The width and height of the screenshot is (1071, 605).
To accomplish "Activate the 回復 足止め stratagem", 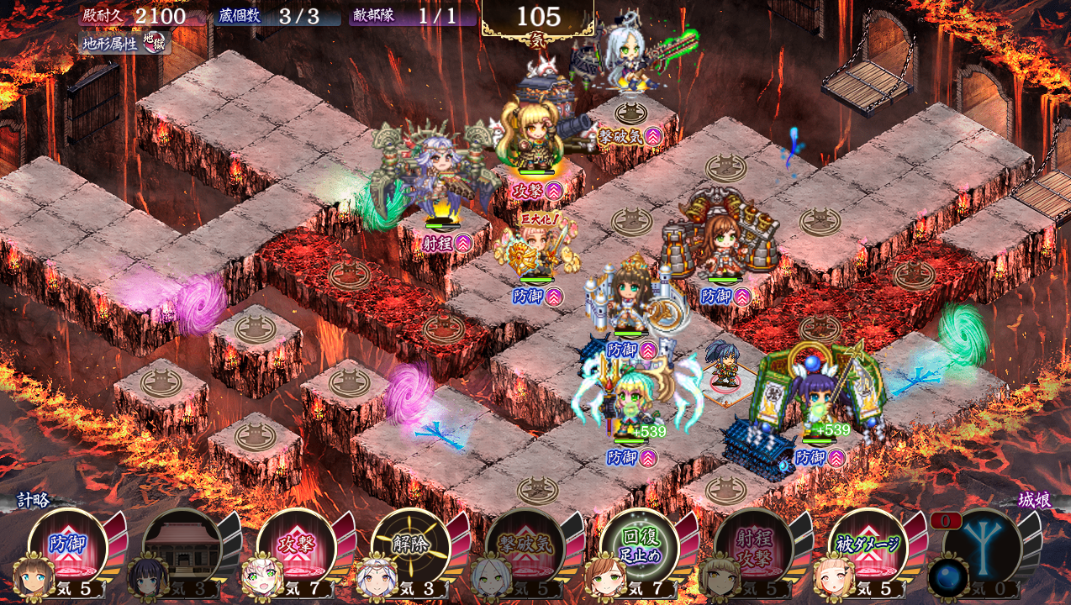I will 639,546.
